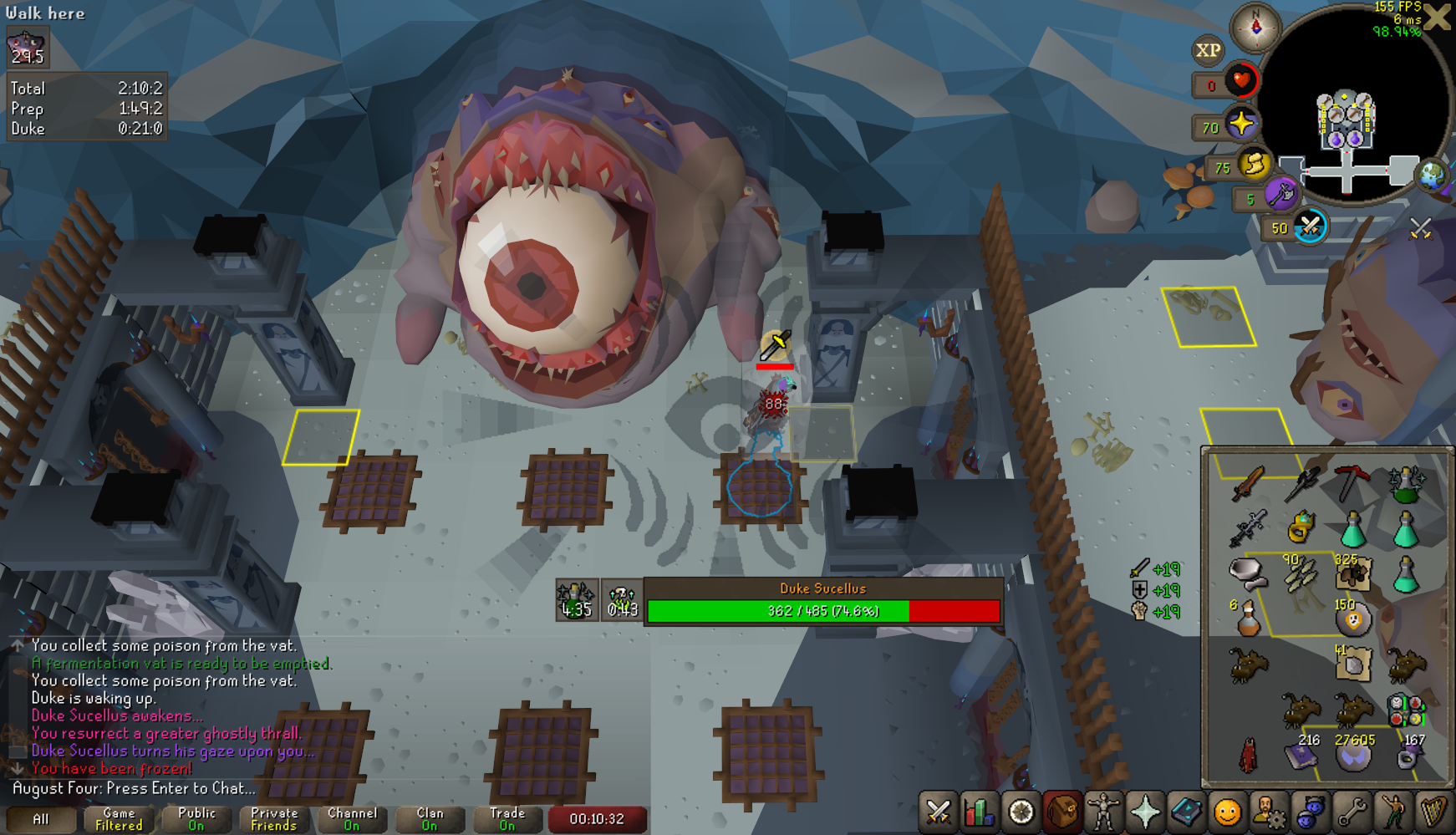This screenshot has height=835, width=1456.
Task: Open the Combat Options tab
Action: click(939, 812)
